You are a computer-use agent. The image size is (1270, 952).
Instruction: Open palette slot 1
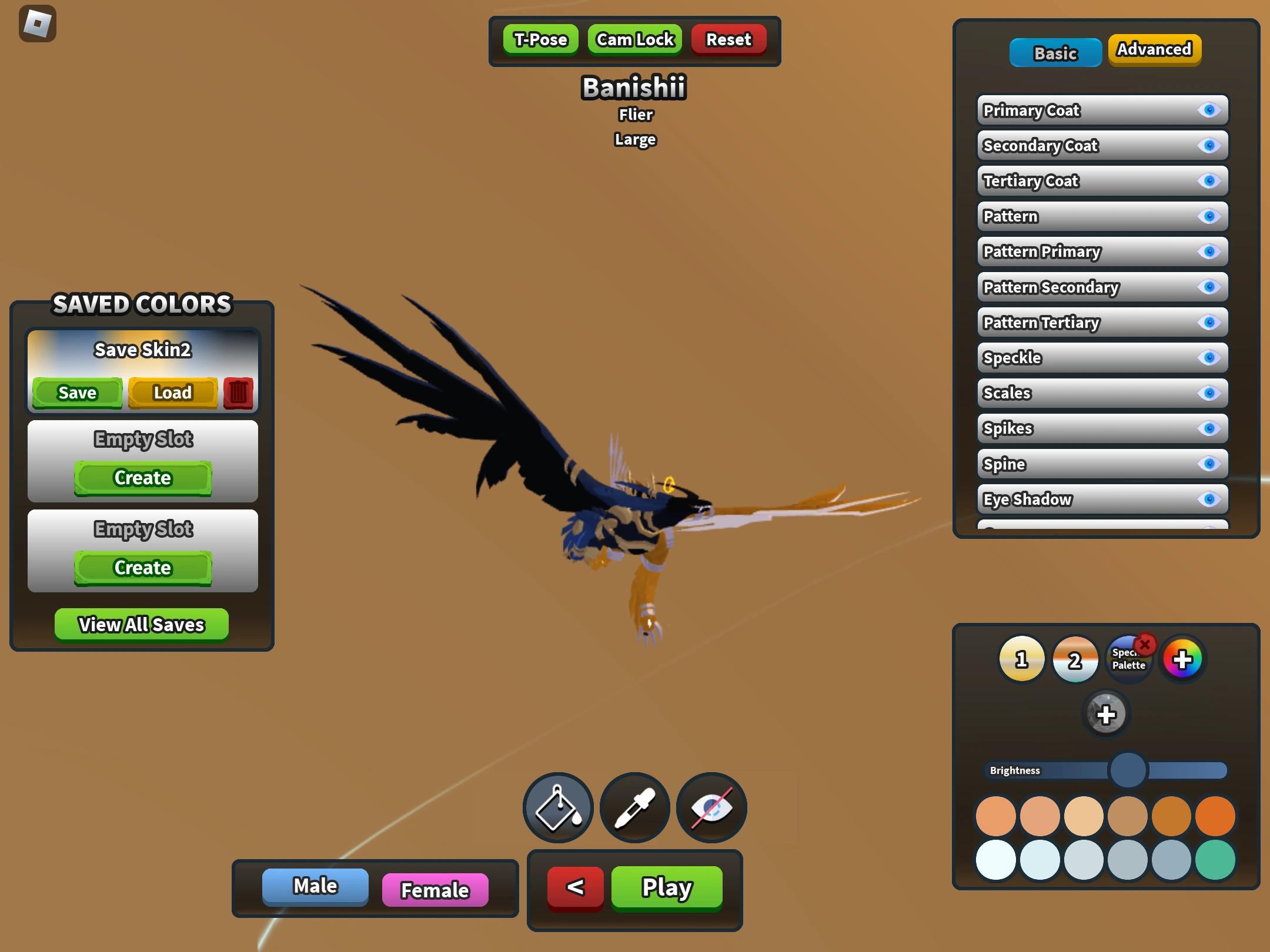coord(1022,659)
